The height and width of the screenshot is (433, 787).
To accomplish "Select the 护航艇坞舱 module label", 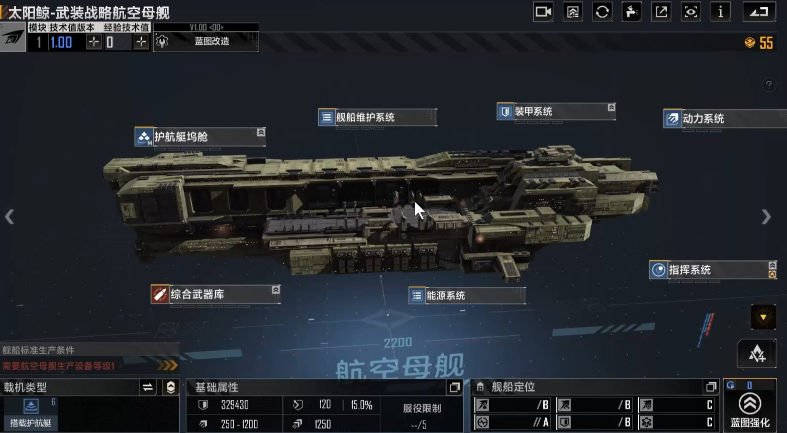I will pyautogui.click(x=201, y=137).
